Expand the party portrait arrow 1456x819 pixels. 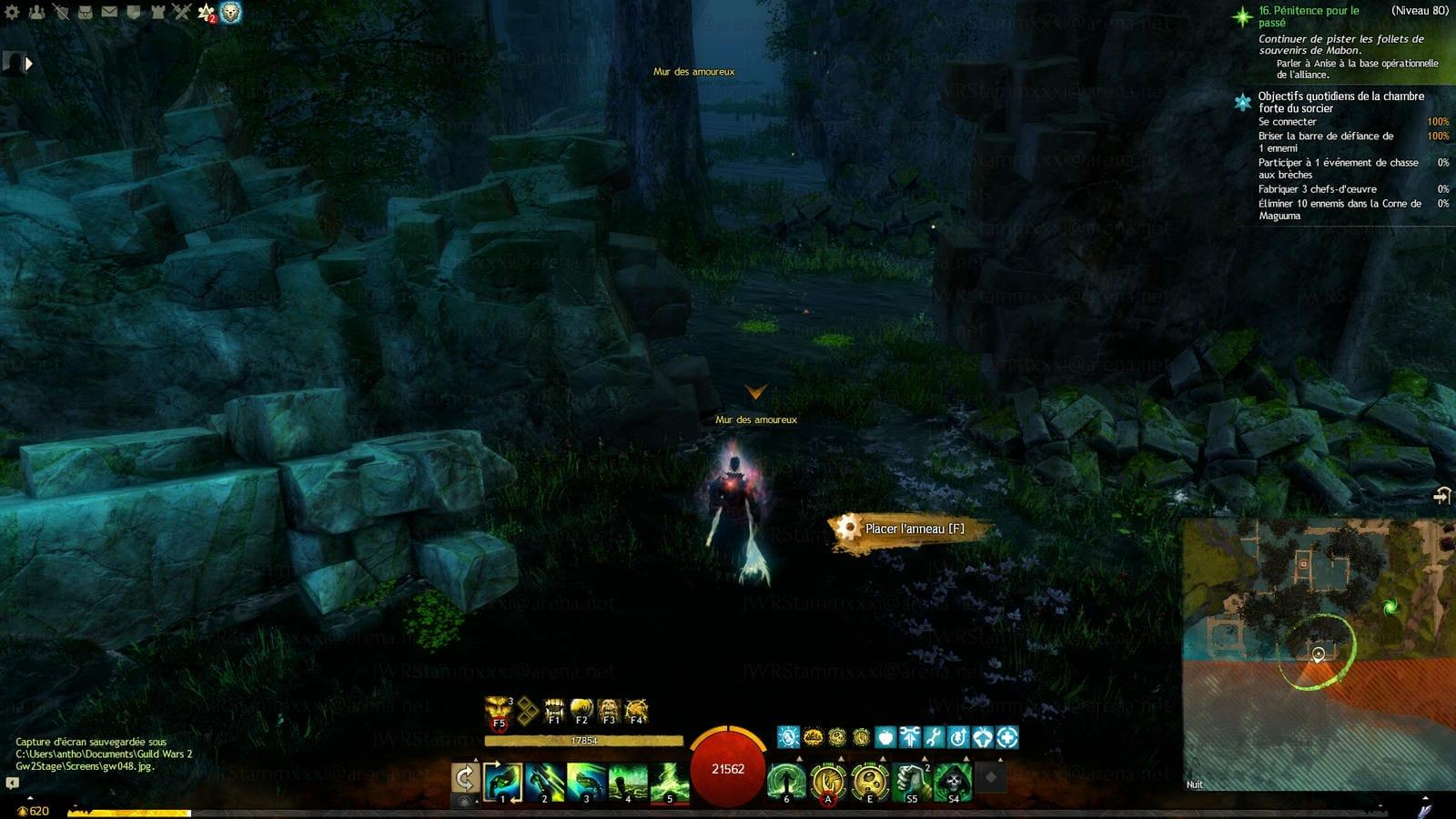tap(28, 64)
